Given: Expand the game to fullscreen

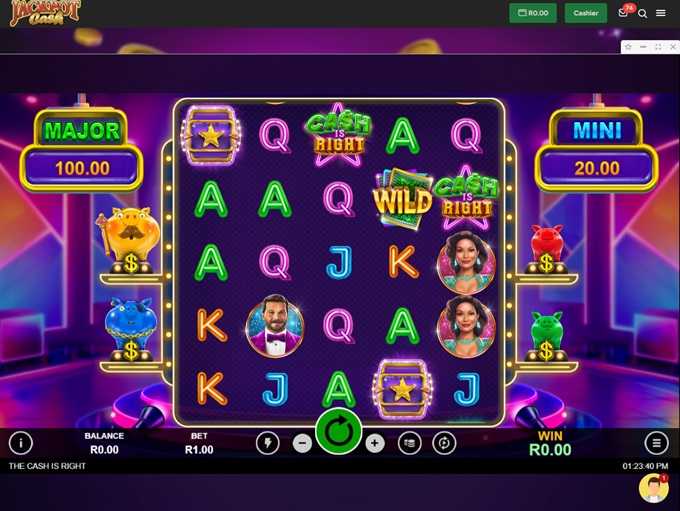Looking at the screenshot, I should (658, 47).
